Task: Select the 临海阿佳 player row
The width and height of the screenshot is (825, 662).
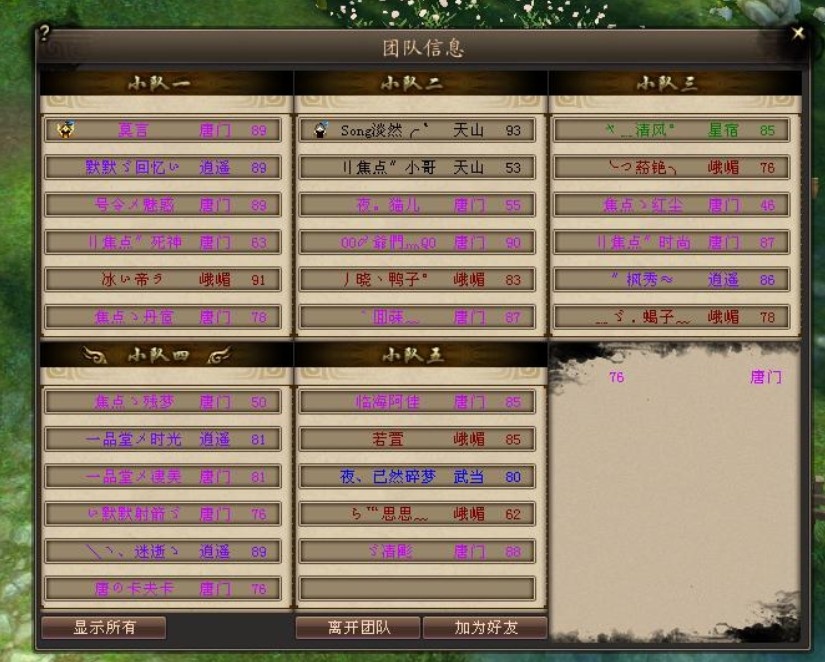Action: pyautogui.click(x=417, y=402)
